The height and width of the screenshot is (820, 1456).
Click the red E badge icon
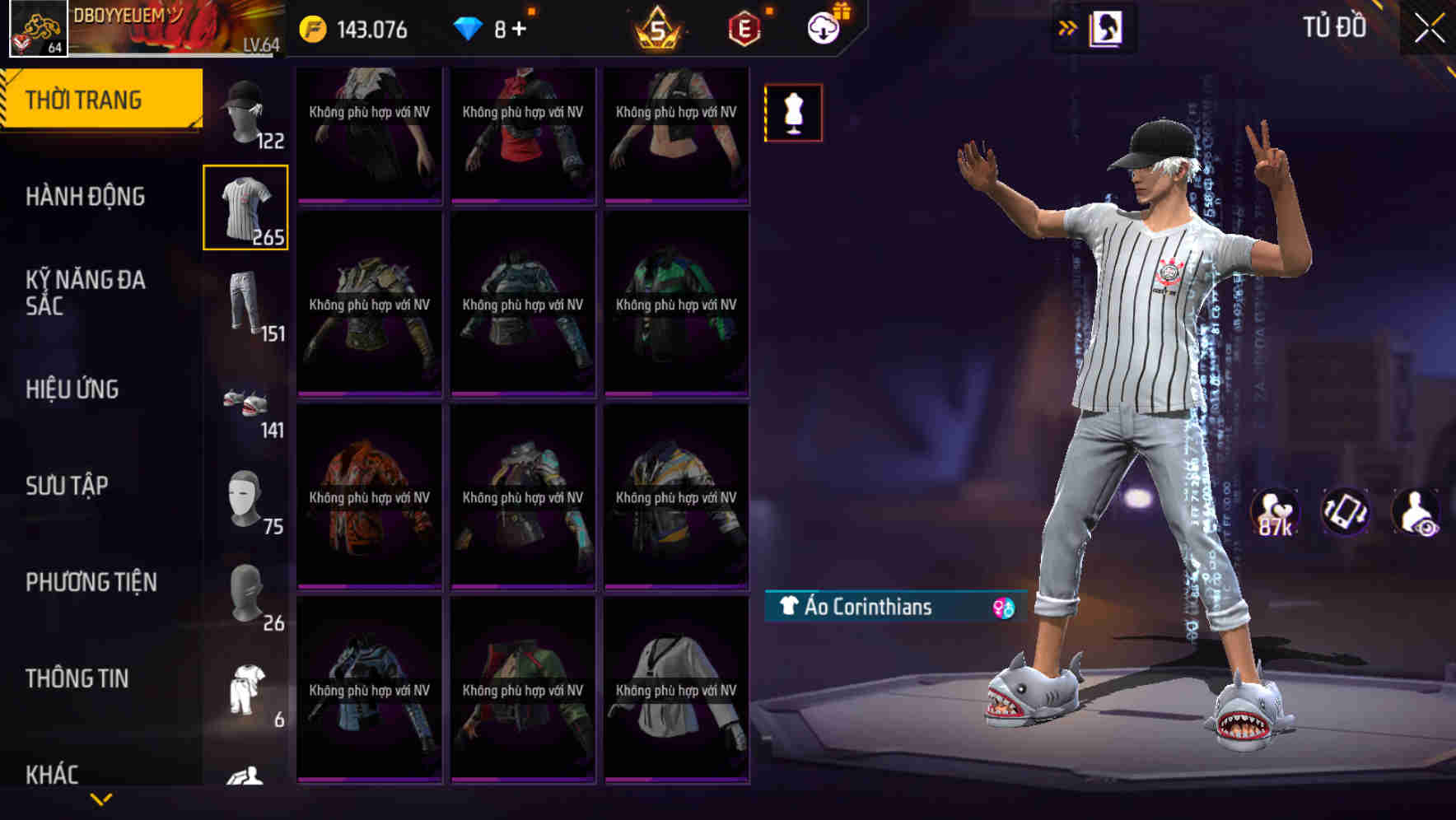[x=744, y=28]
